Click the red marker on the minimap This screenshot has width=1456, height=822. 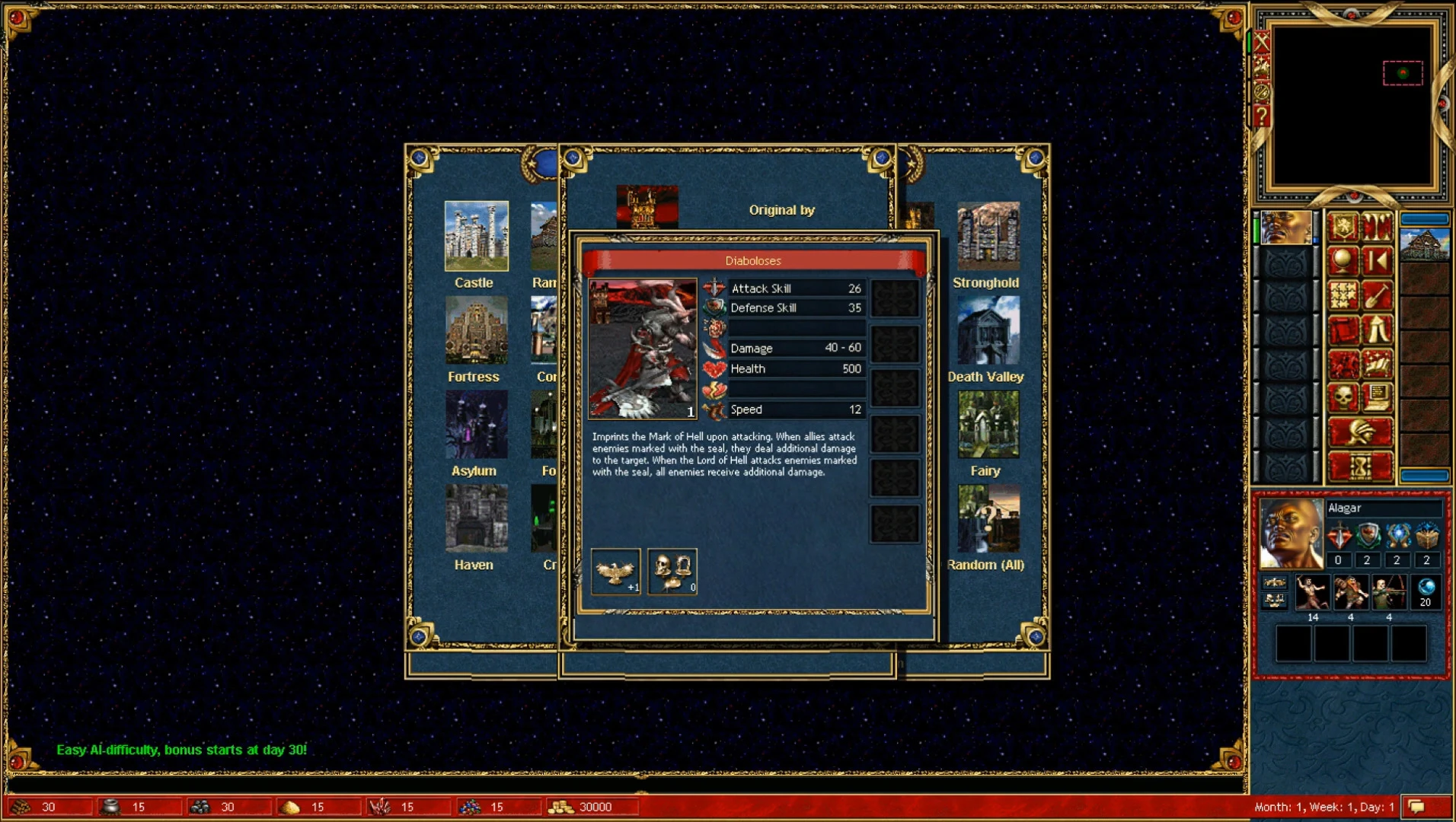[1402, 73]
